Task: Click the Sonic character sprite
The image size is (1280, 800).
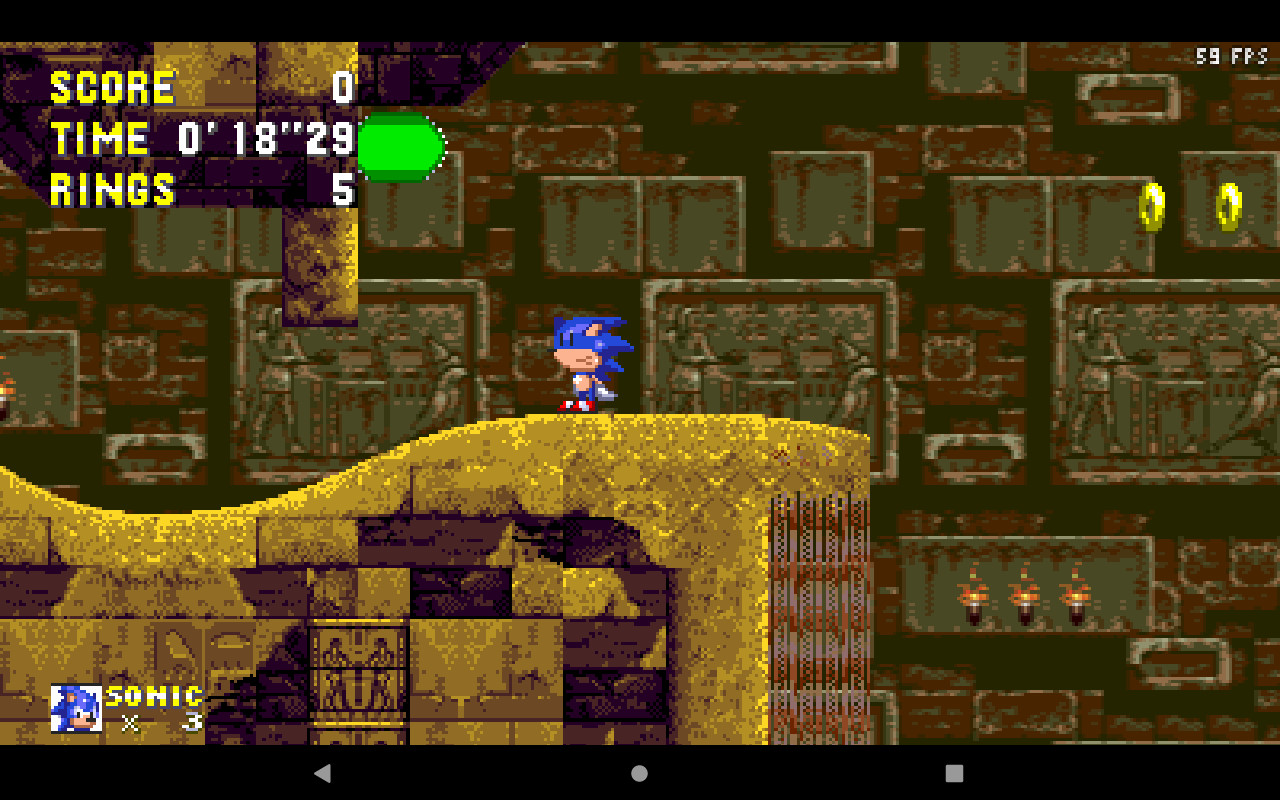Action: (589, 365)
